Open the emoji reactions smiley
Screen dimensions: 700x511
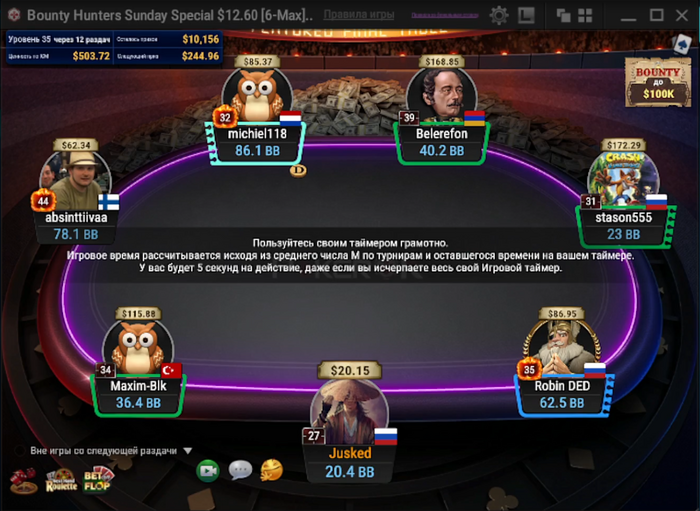coord(271,470)
